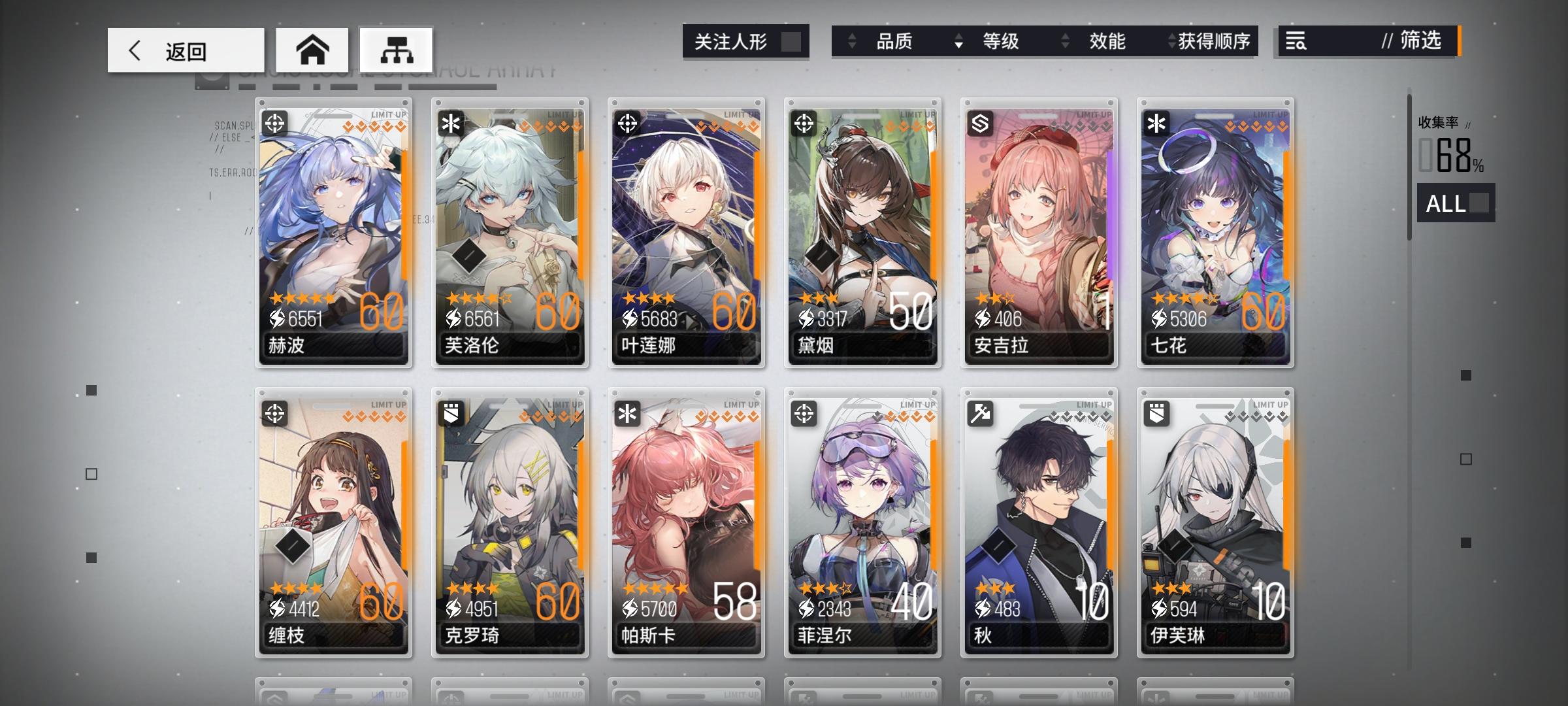Select the snowflake class icon on 芙洛伦's card

(450, 124)
